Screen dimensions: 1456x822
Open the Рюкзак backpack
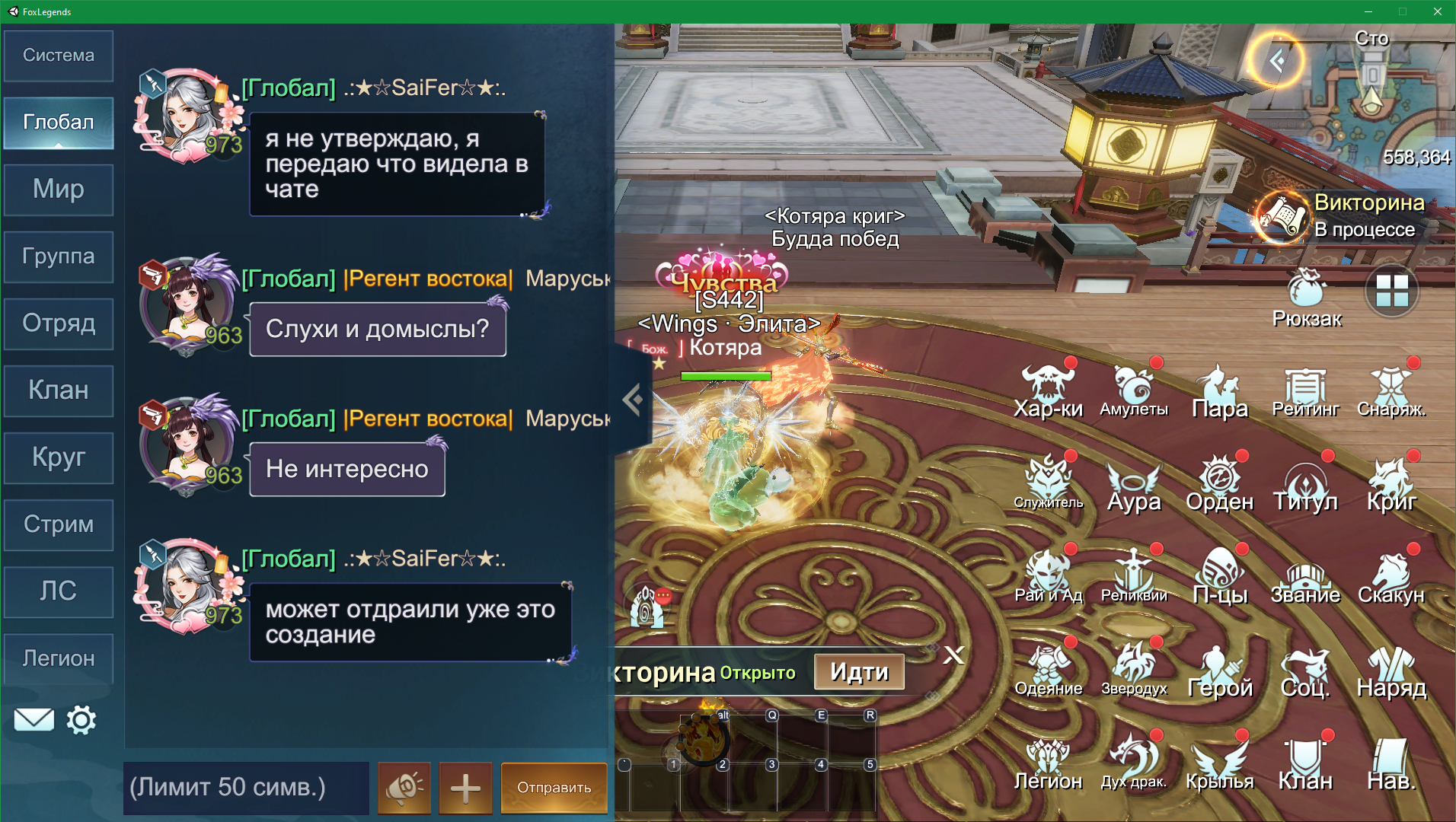pos(1307,298)
